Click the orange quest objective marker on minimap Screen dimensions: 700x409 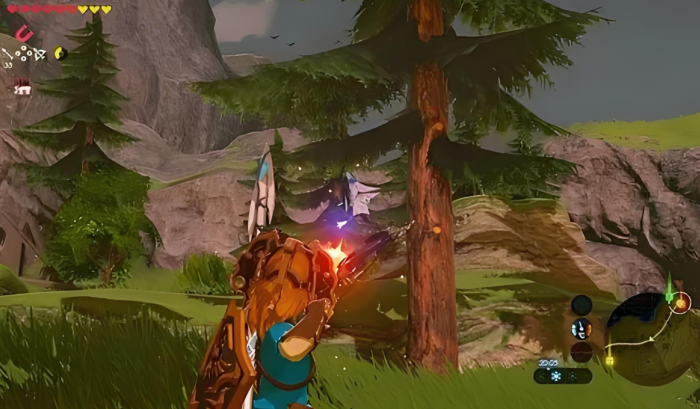coord(681,302)
